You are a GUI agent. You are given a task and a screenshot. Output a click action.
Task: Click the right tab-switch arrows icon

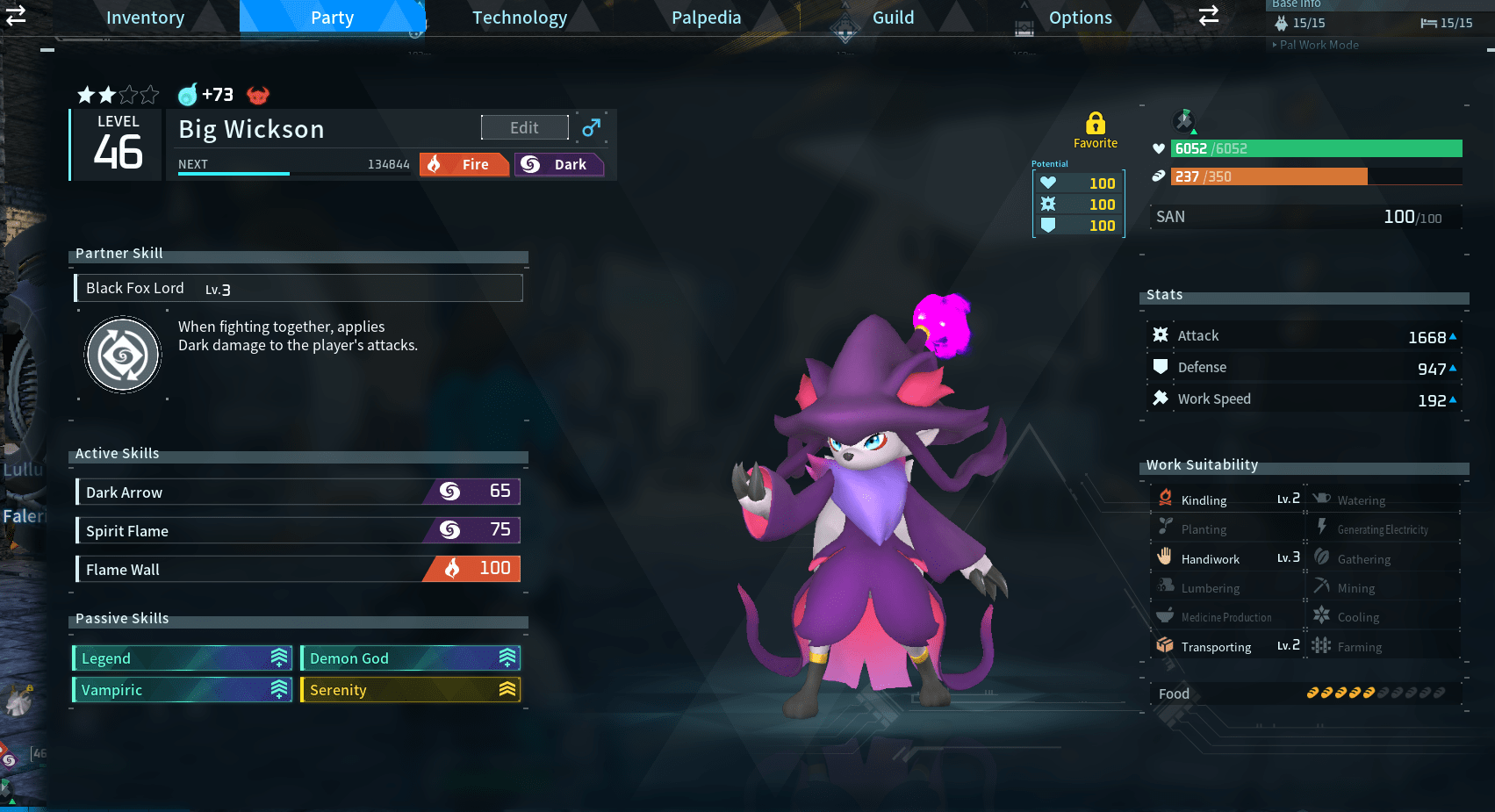coord(1209,15)
